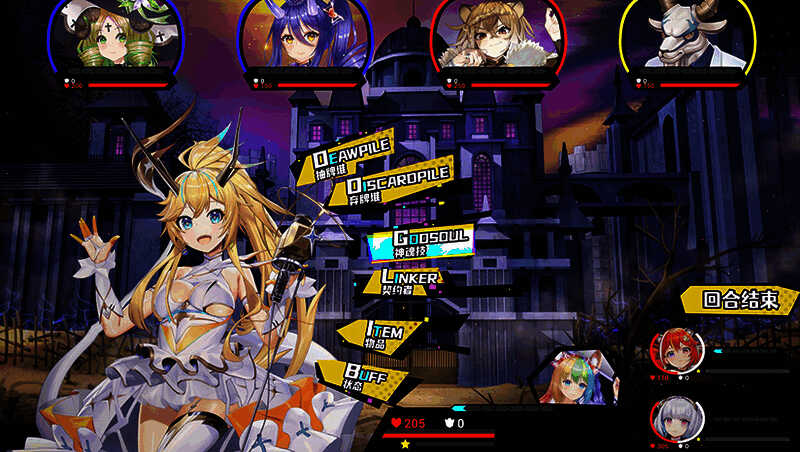Open the Discardpile menu entry
Screen dimensions: 800x452
(x=396, y=187)
